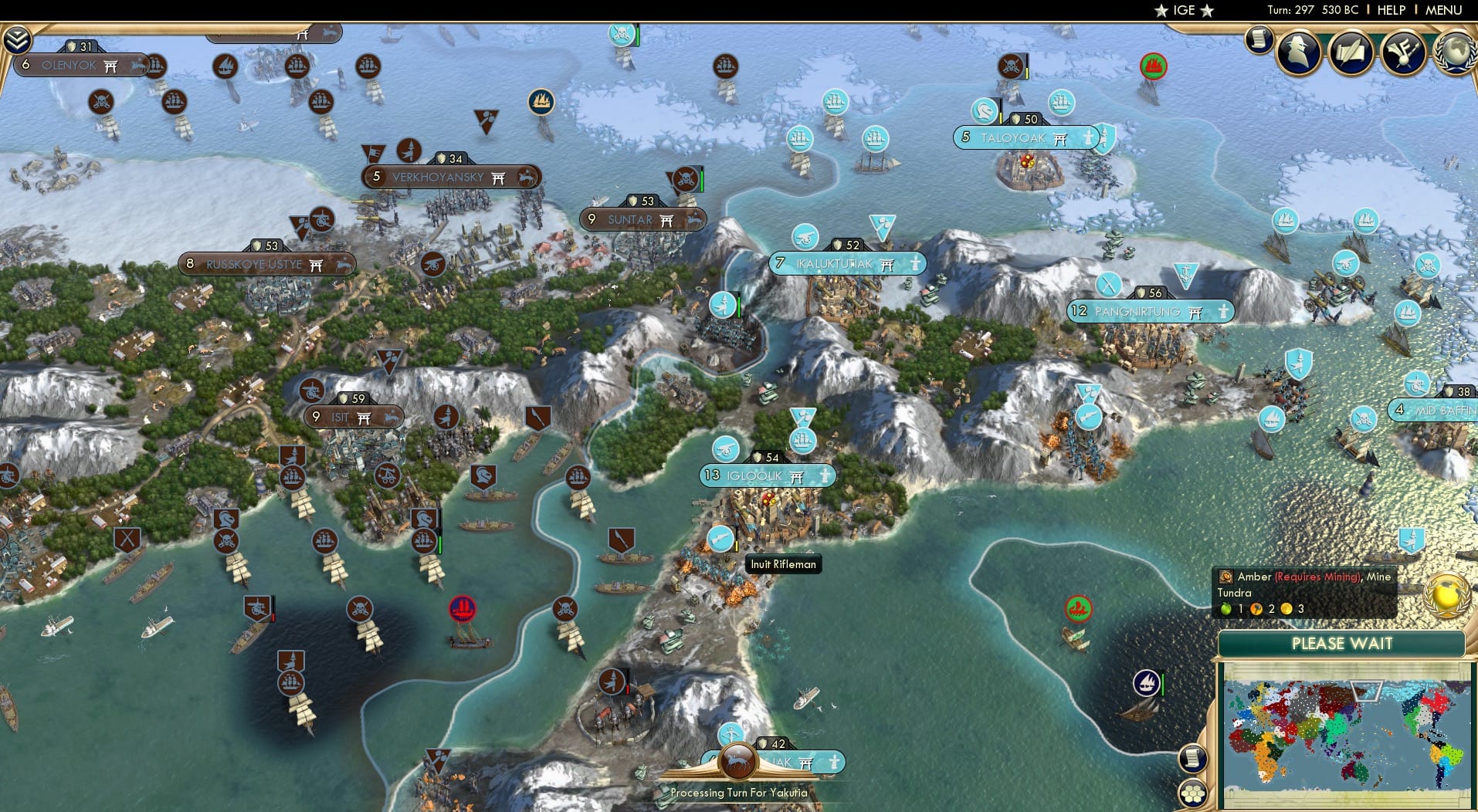Screen dimensions: 1478x812
Task: Click the notifications scroll icon beside the spy
Action: pyautogui.click(x=1259, y=39)
